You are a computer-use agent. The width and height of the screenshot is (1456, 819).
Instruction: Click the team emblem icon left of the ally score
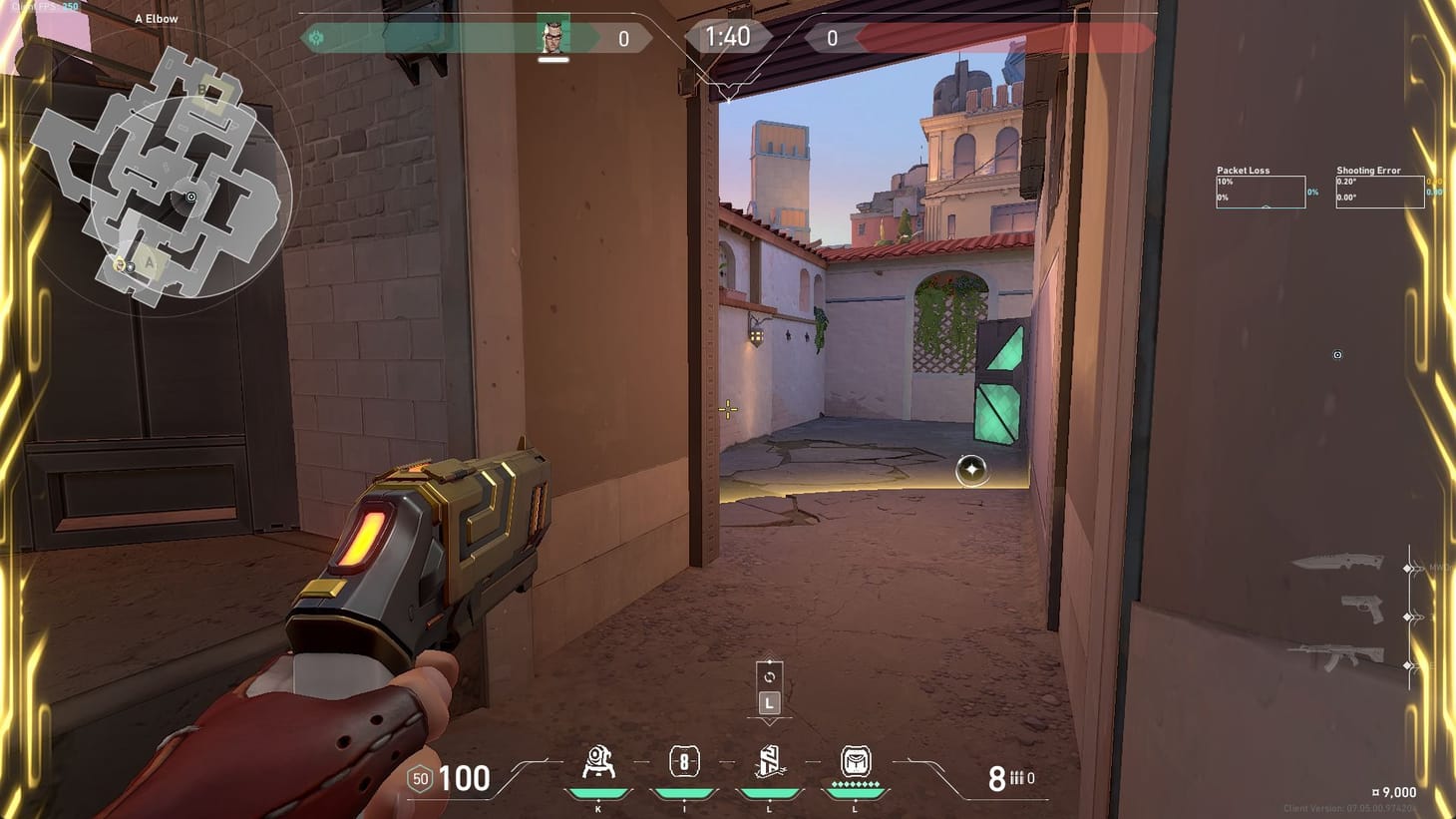coord(318,36)
